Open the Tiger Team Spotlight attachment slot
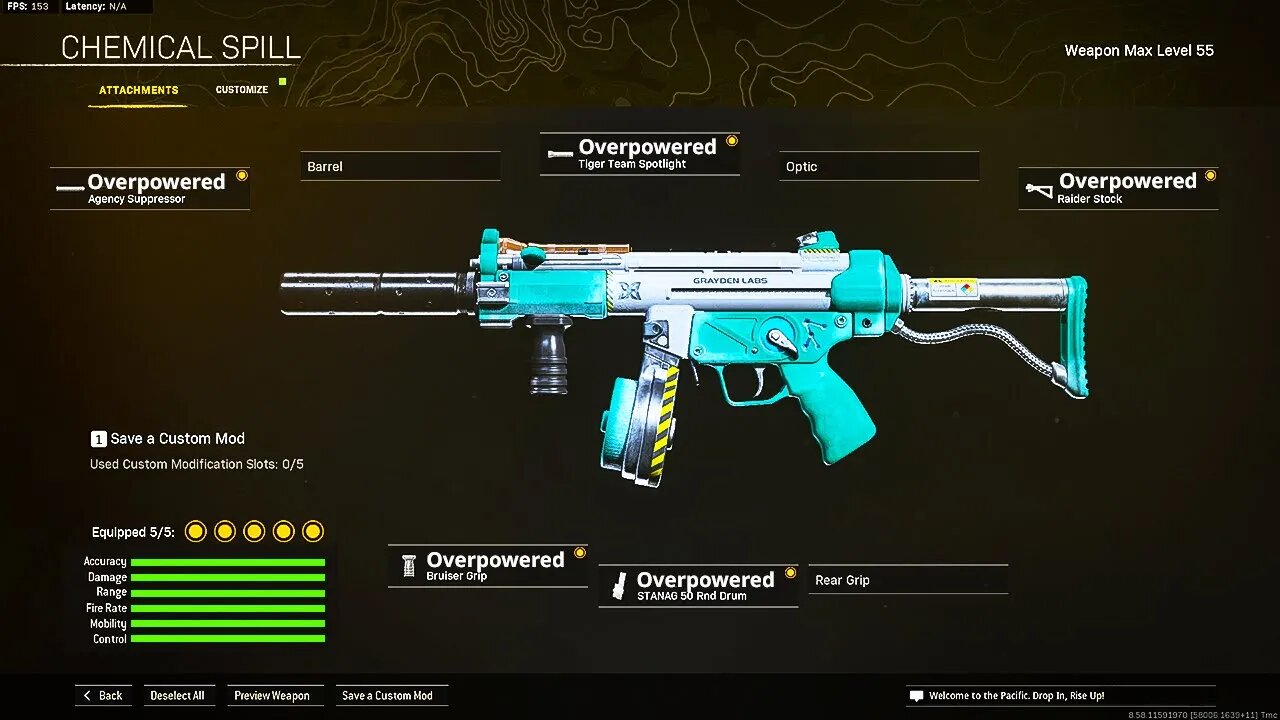1280x720 pixels. 639,152
